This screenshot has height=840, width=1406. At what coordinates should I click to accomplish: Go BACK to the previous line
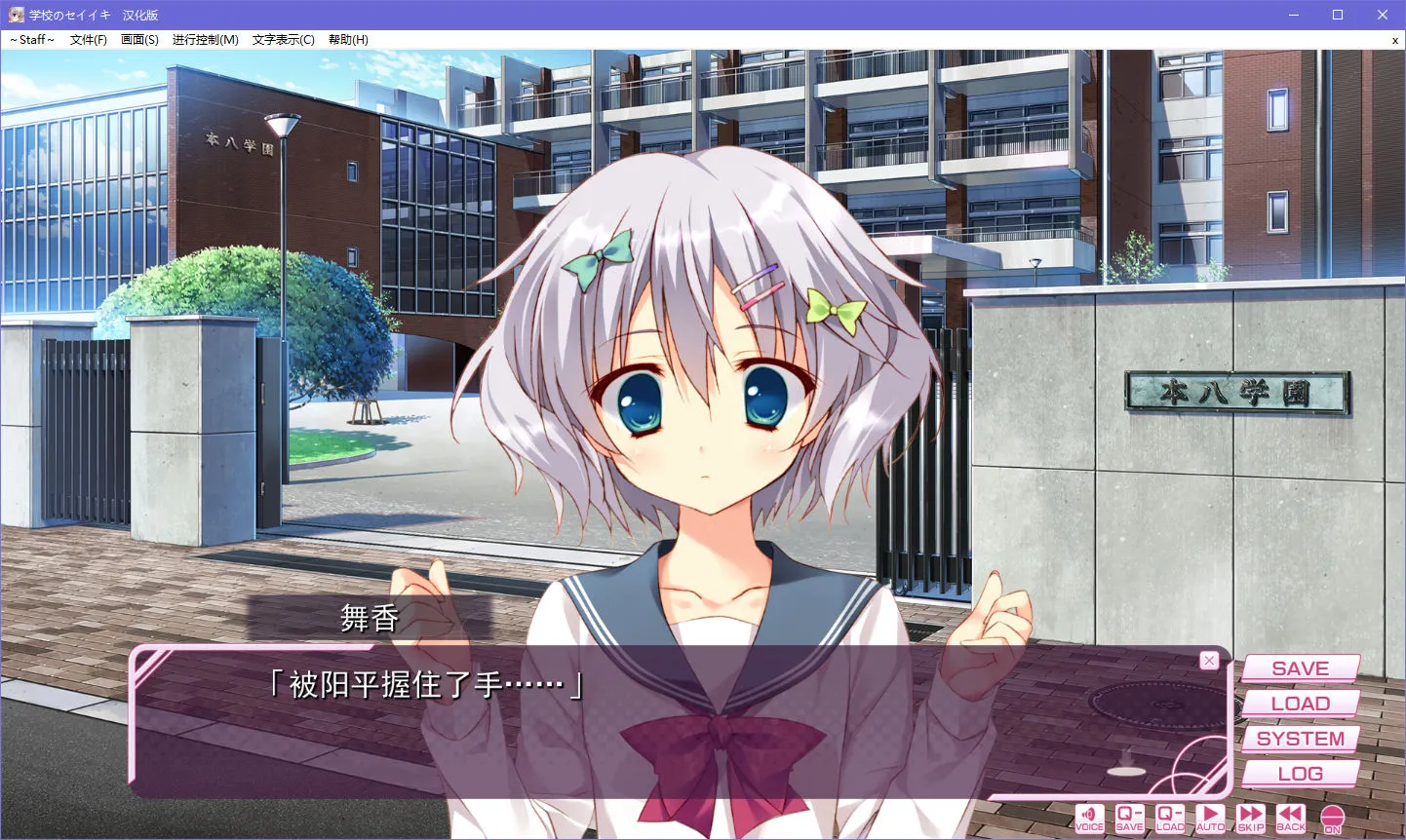(x=1291, y=818)
